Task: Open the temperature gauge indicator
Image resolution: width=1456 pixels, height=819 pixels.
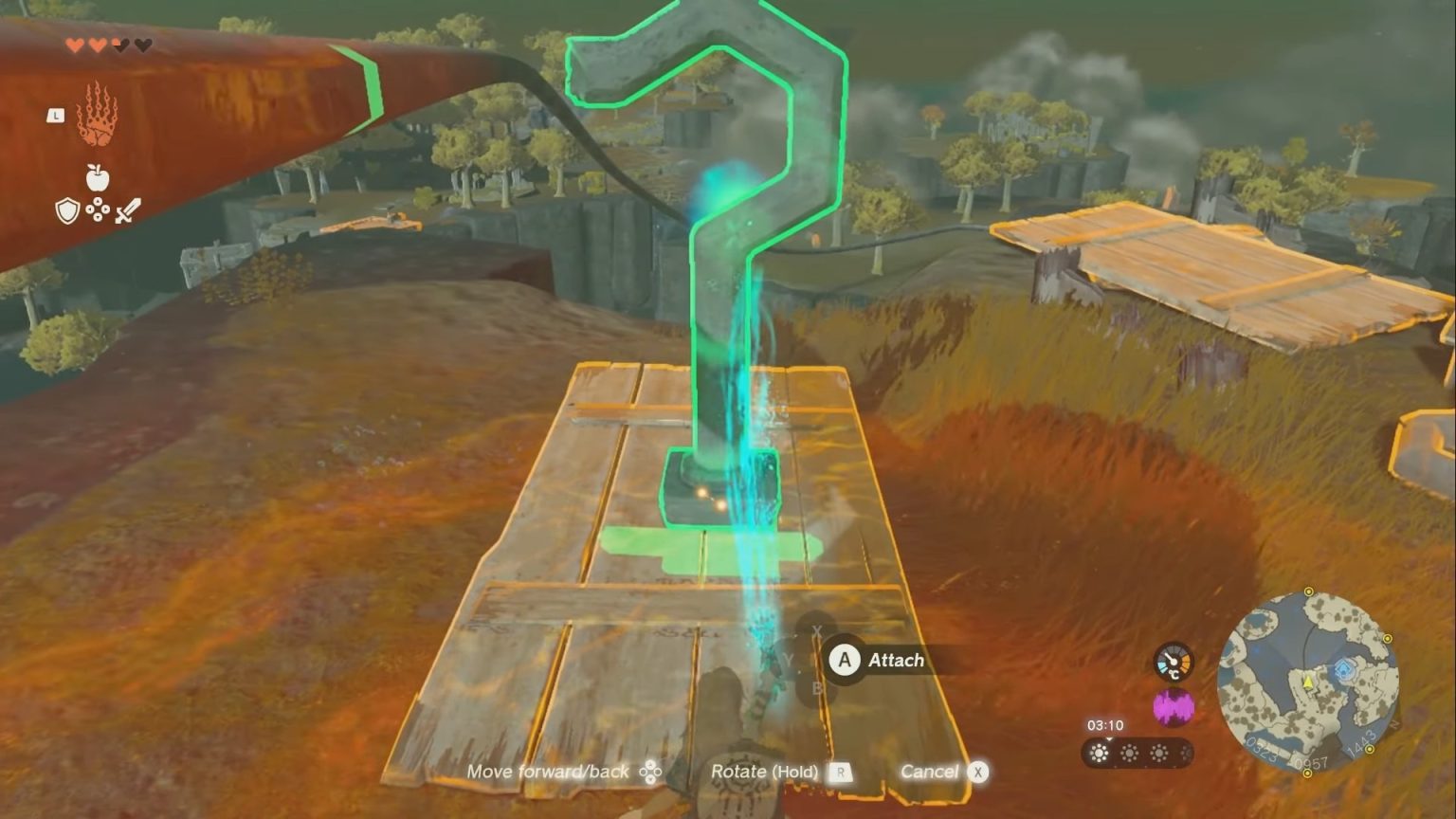Action: point(1174,662)
